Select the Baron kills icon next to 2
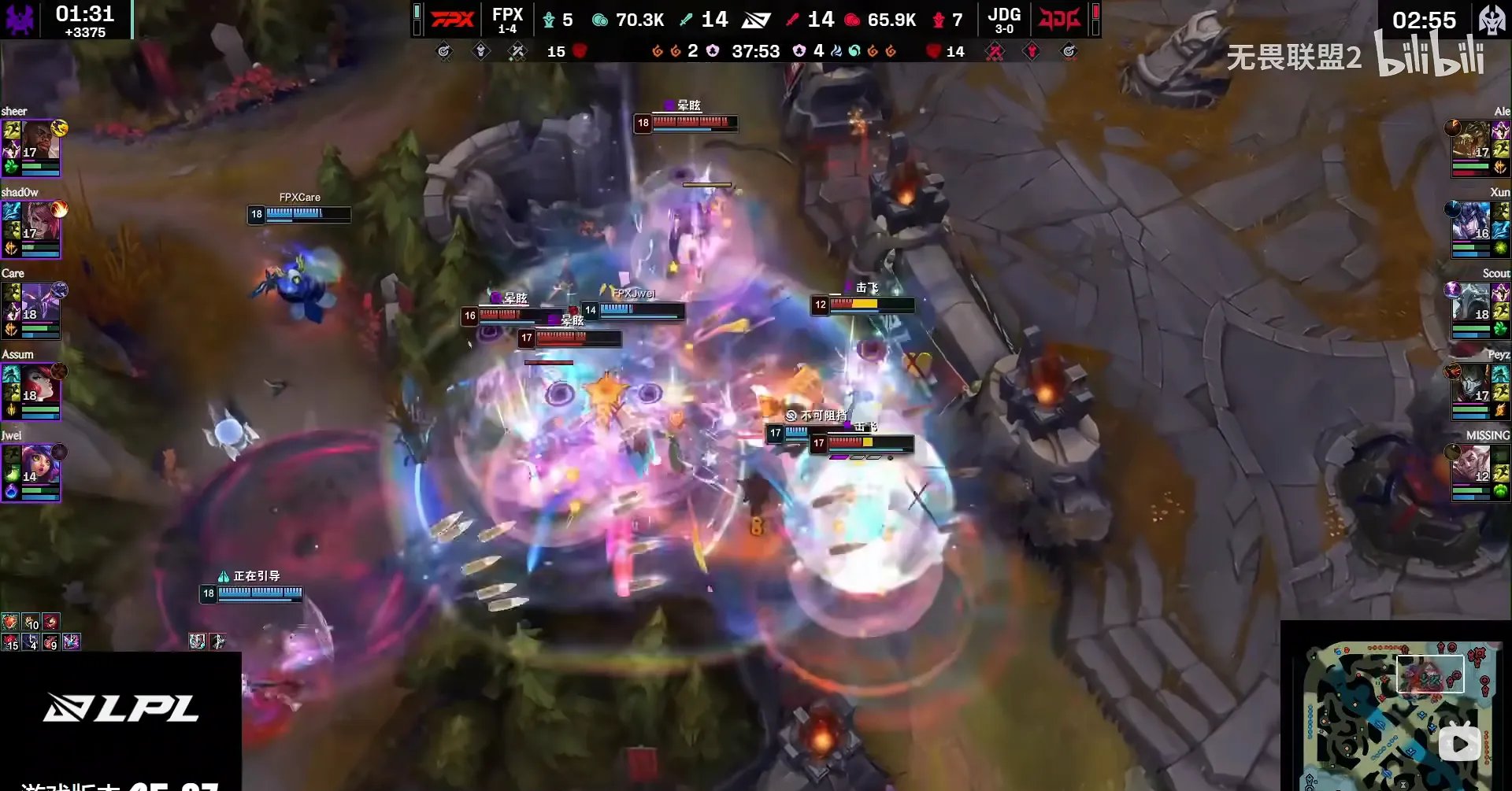Screen dimensions: 1512x791 [712, 51]
